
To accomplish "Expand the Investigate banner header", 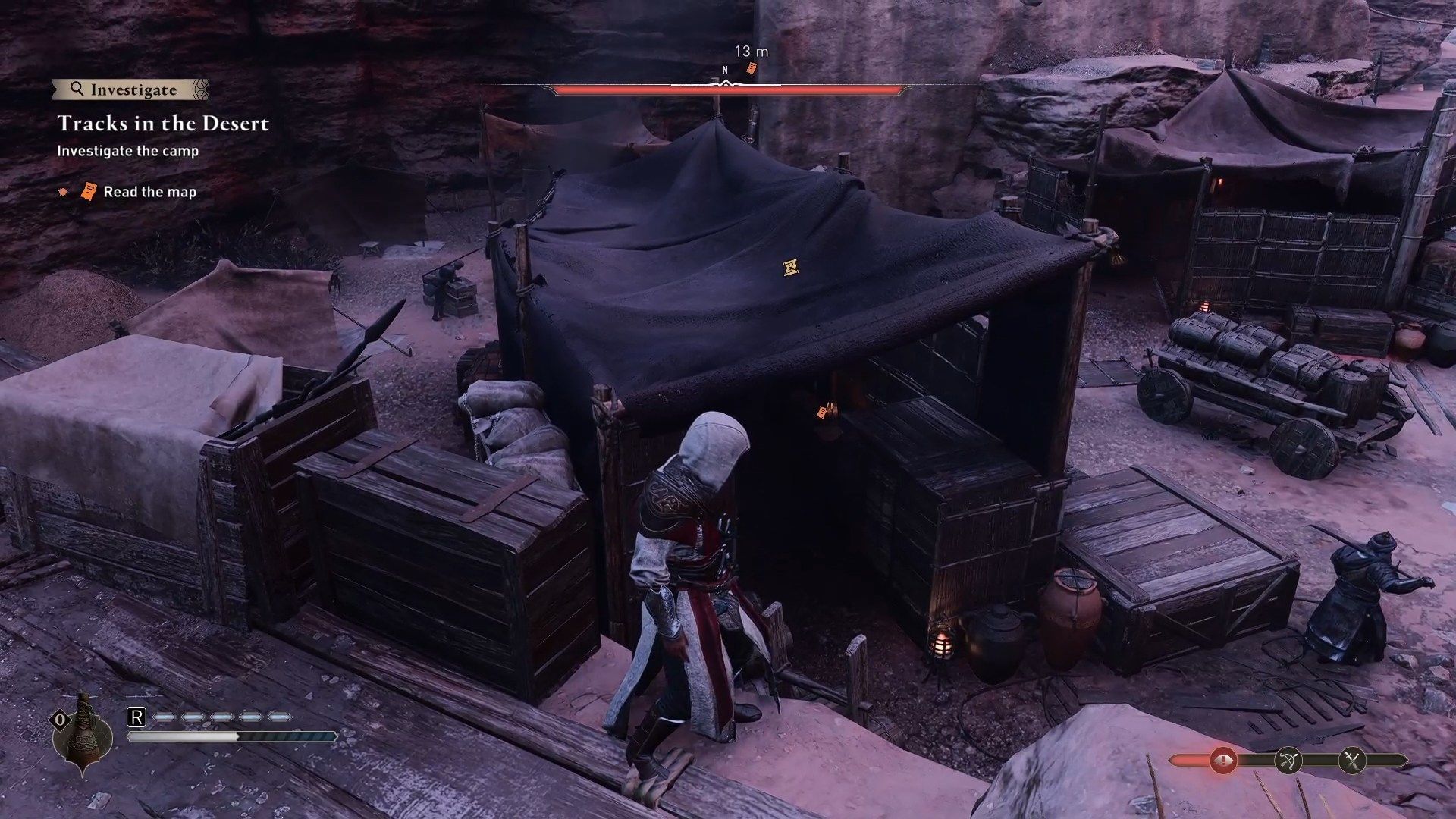I will [x=133, y=90].
